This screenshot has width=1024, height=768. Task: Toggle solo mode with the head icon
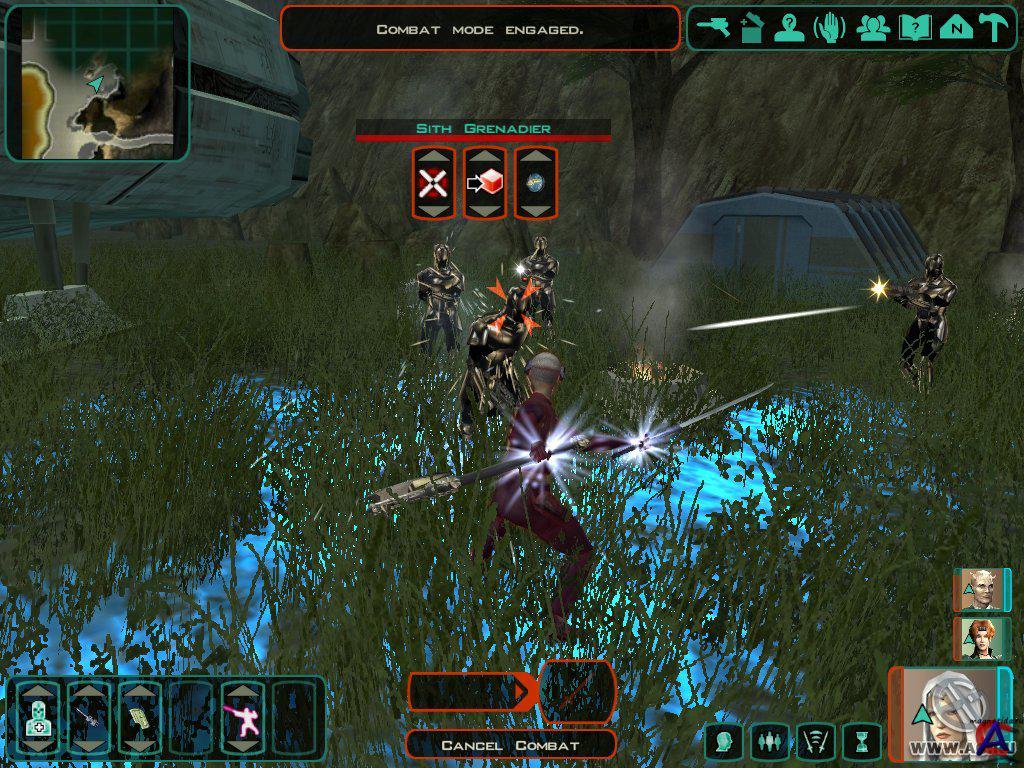click(722, 742)
